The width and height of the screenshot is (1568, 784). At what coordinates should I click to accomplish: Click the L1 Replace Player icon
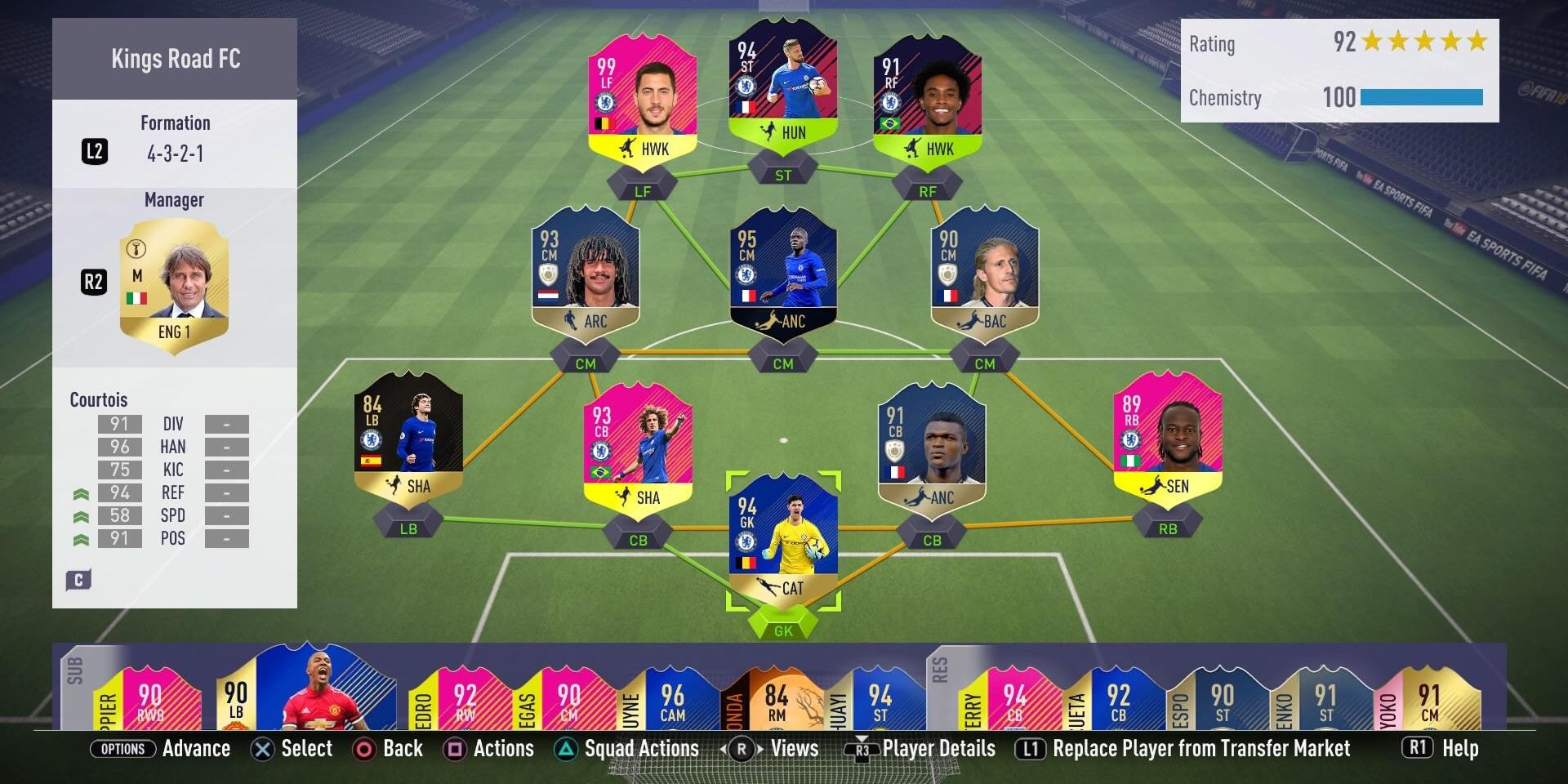(x=1031, y=748)
